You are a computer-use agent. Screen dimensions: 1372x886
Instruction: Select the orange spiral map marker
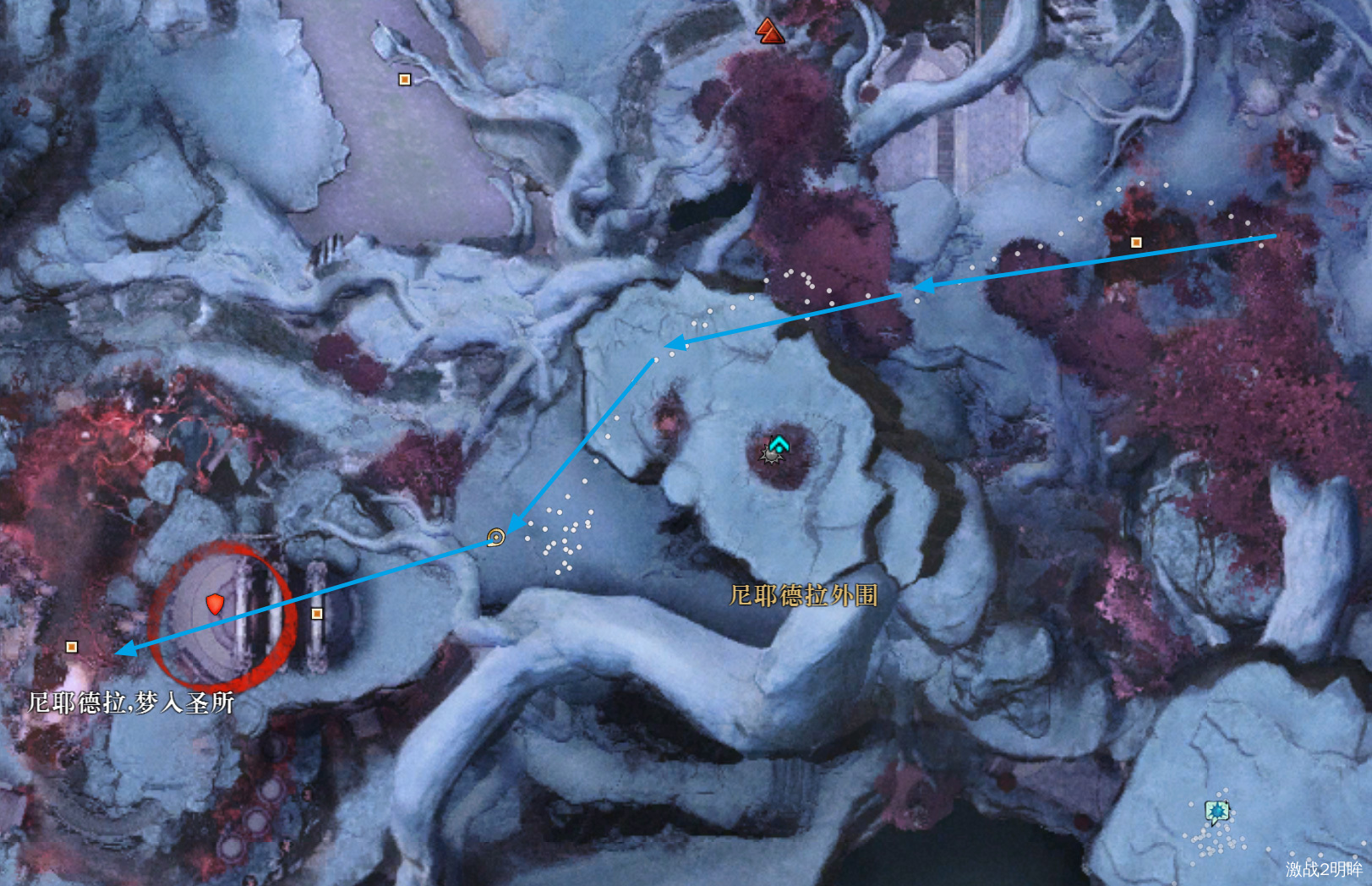tap(496, 537)
